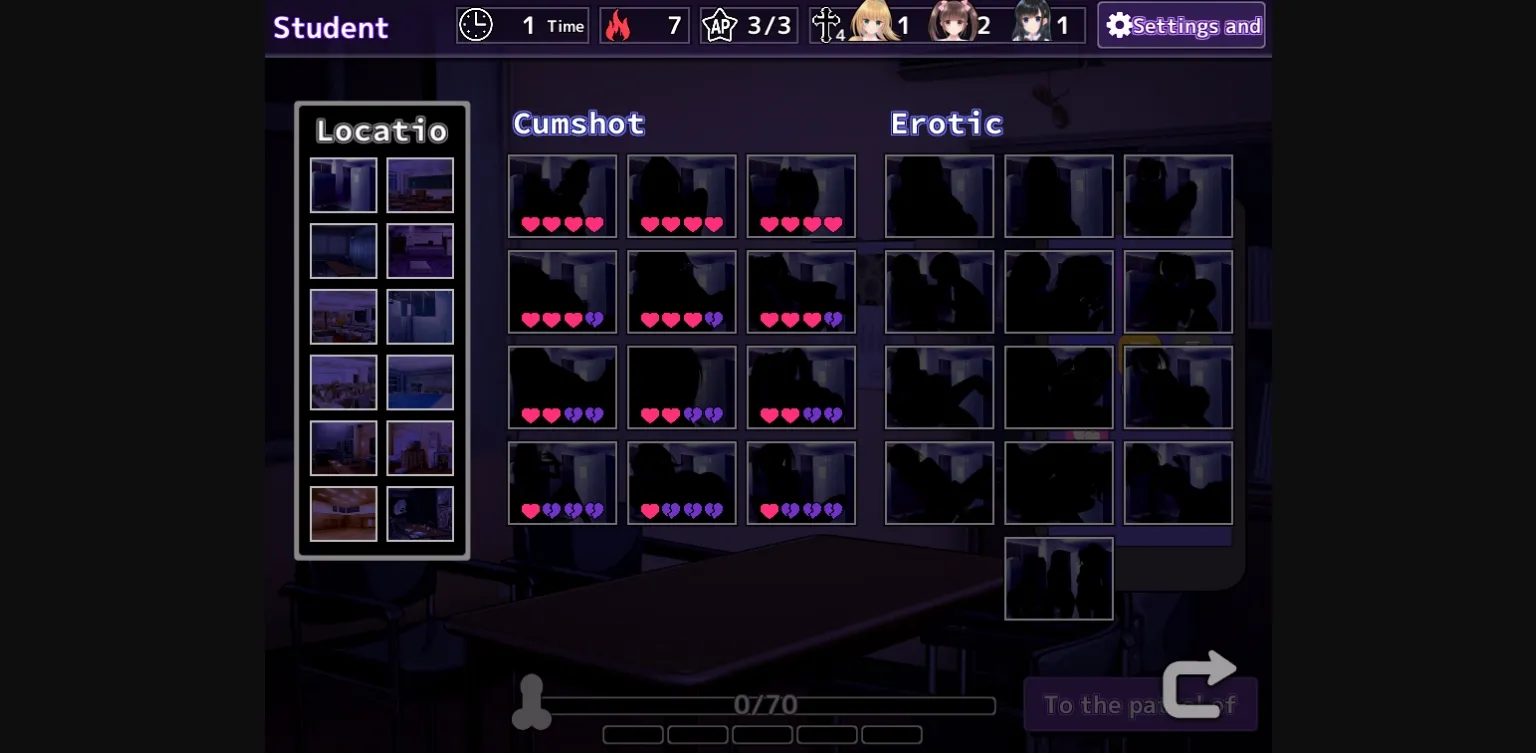Click the Student menu label

point(331,27)
